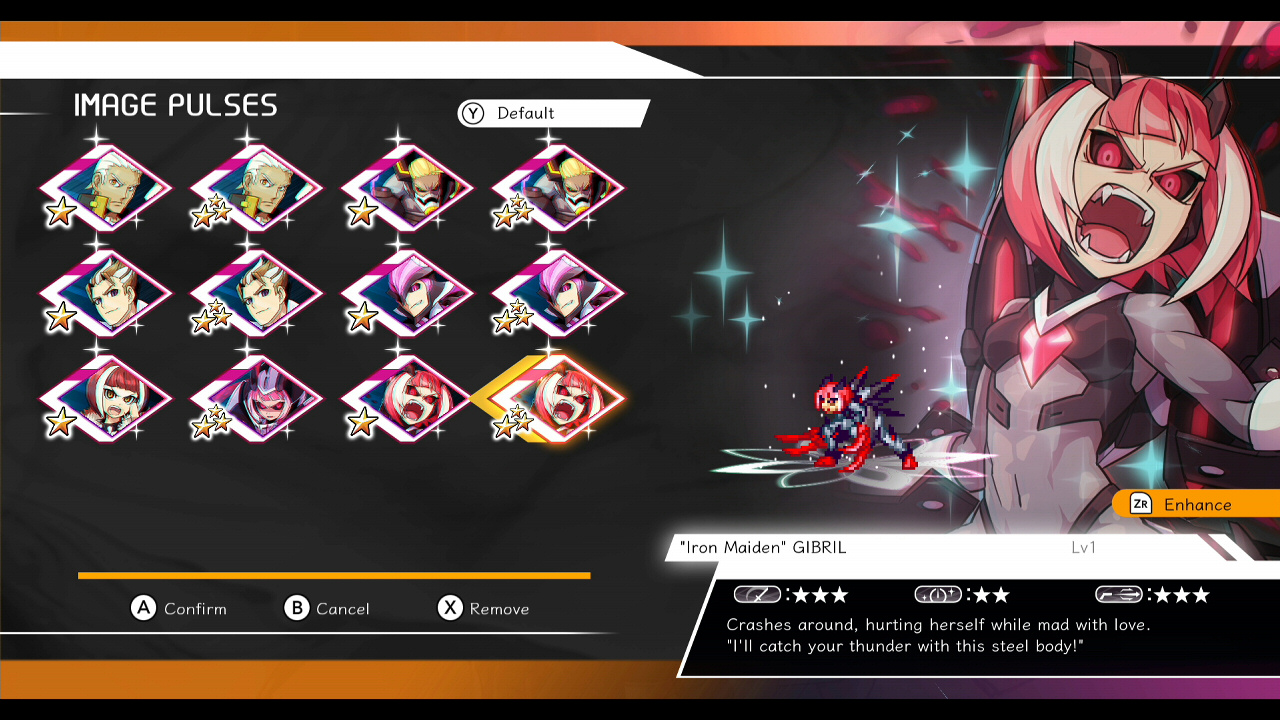Click the first attack stat icon
Screen dimensions: 1280x720
point(755,594)
